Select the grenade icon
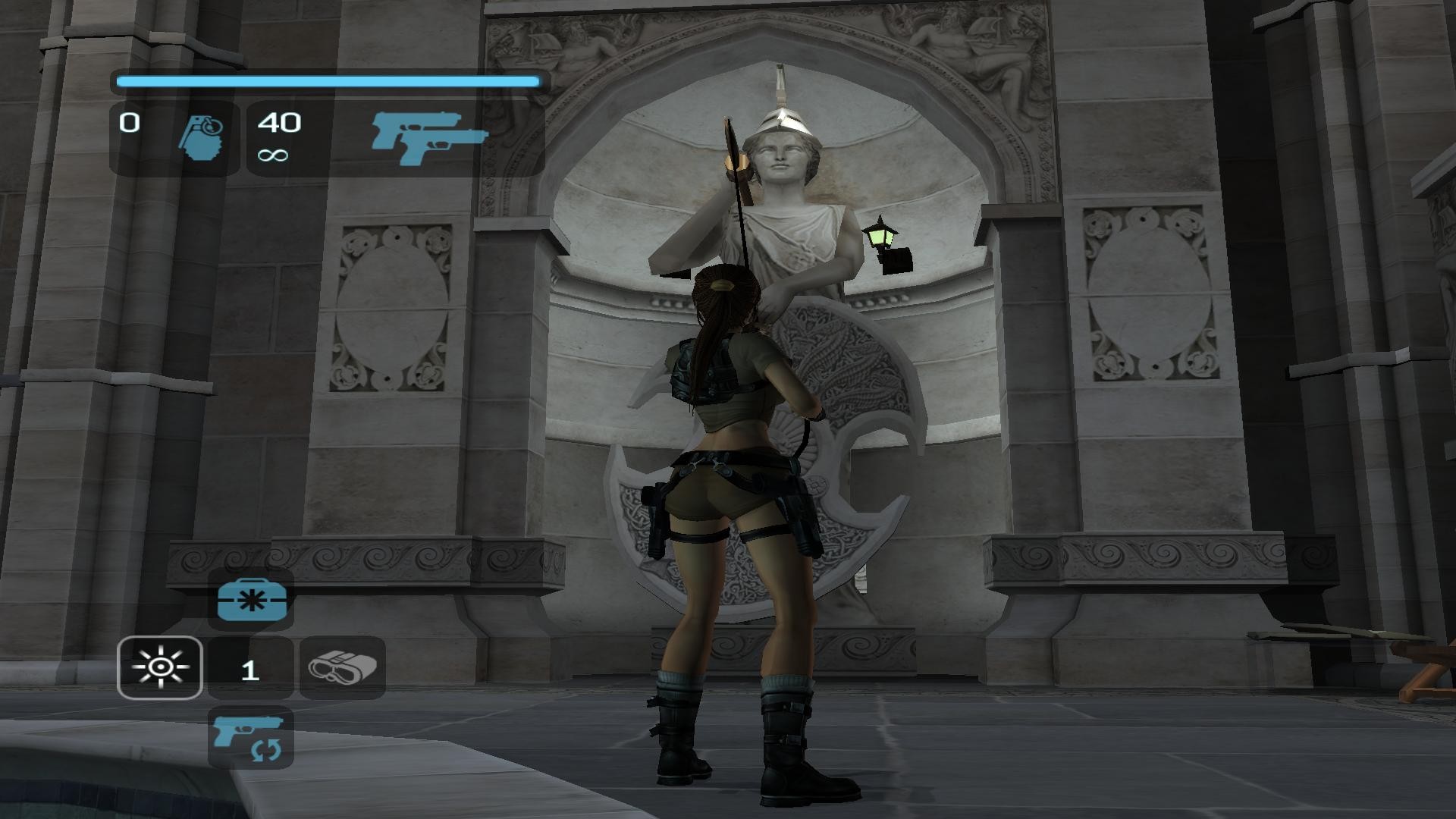Viewport: 1456px width, 819px height. [x=202, y=137]
